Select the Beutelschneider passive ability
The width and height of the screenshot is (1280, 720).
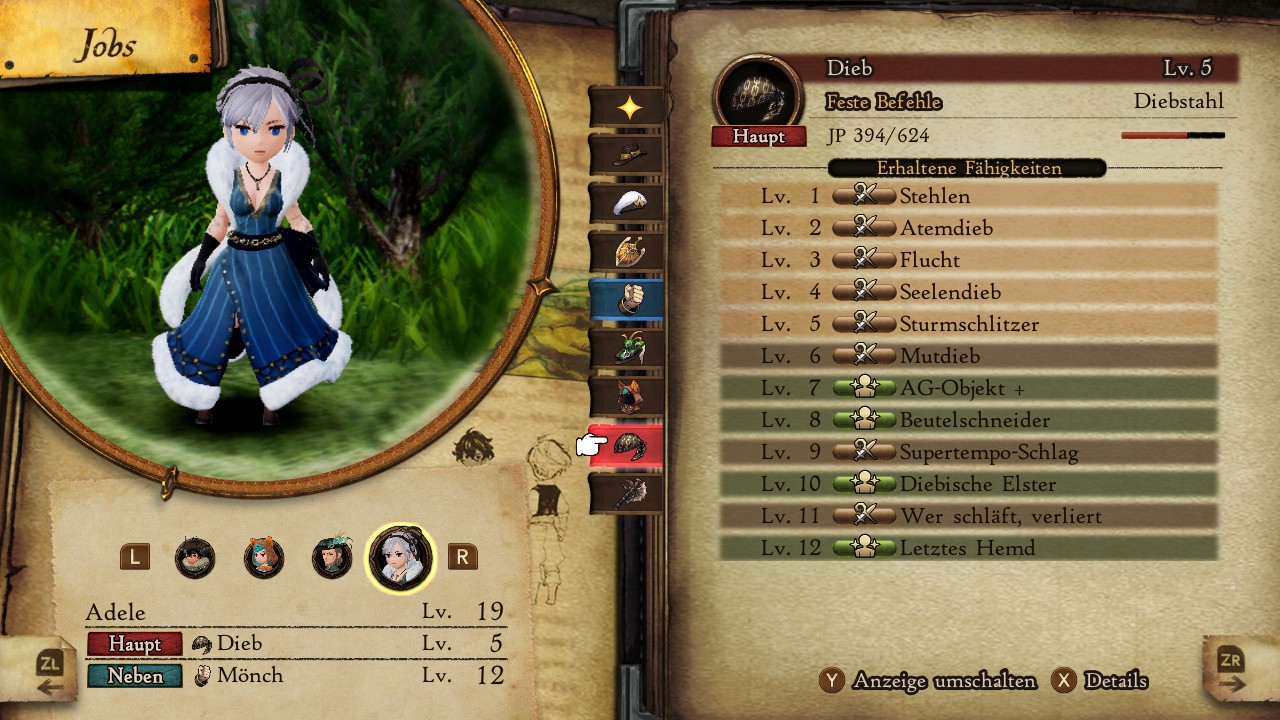pyautogui.click(x=968, y=420)
